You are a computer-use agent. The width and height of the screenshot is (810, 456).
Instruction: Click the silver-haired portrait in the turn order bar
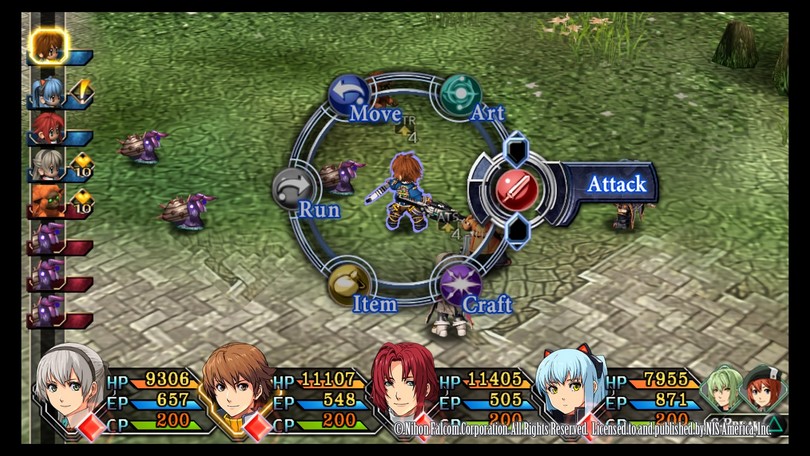(x=46, y=163)
